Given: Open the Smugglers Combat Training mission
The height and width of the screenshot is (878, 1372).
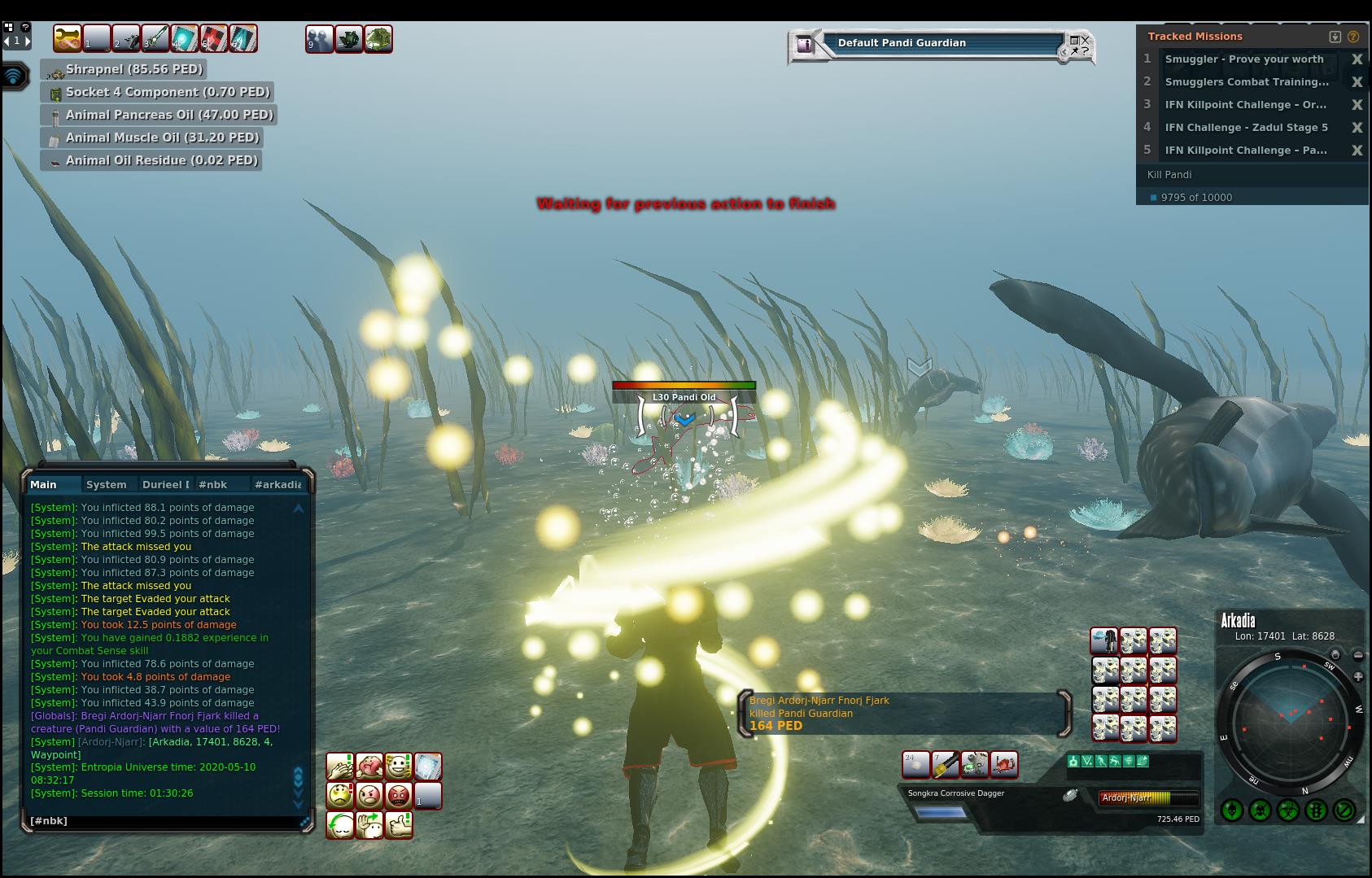Looking at the screenshot, I should [1246, 82].
